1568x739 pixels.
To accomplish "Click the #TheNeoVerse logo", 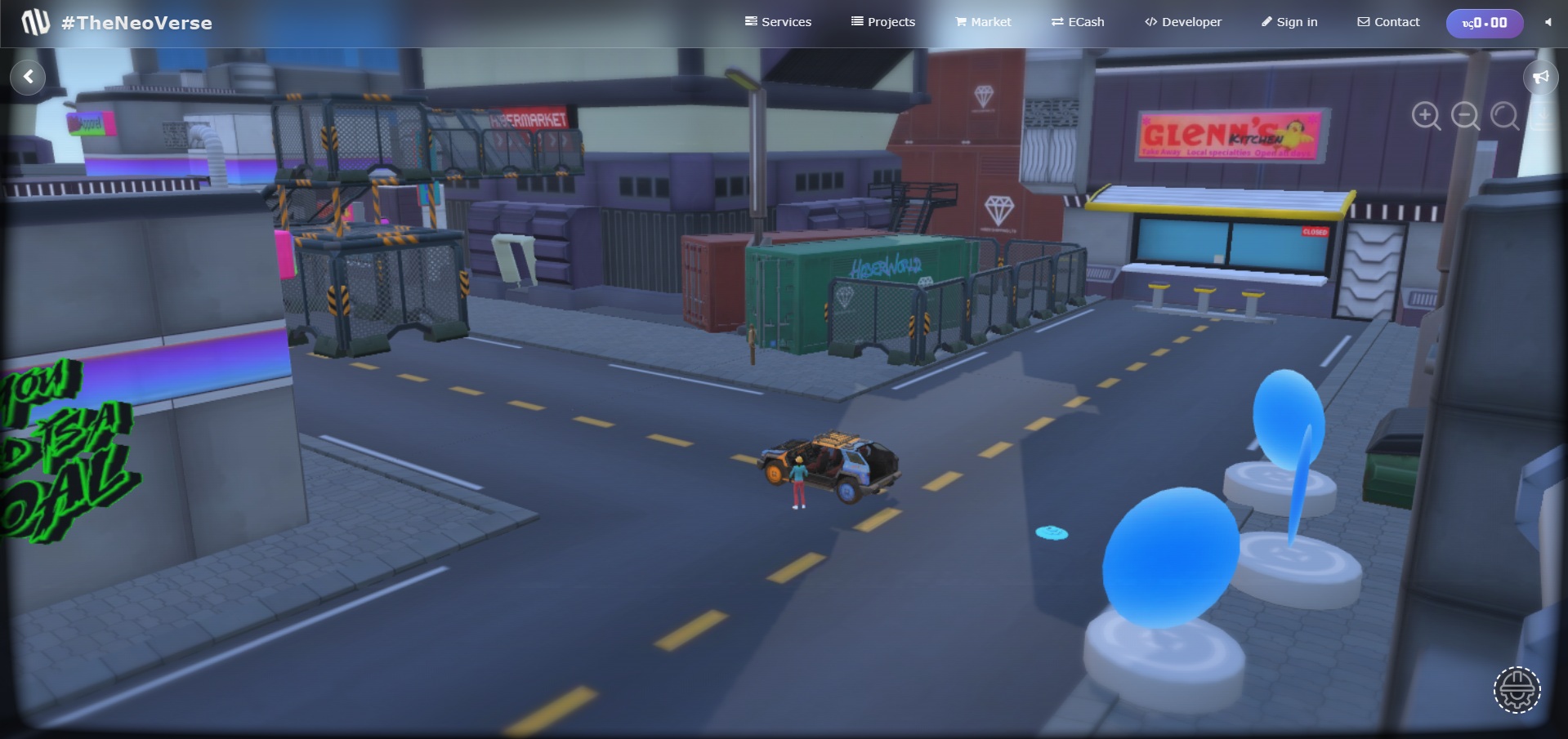I will tap(117, 23).
